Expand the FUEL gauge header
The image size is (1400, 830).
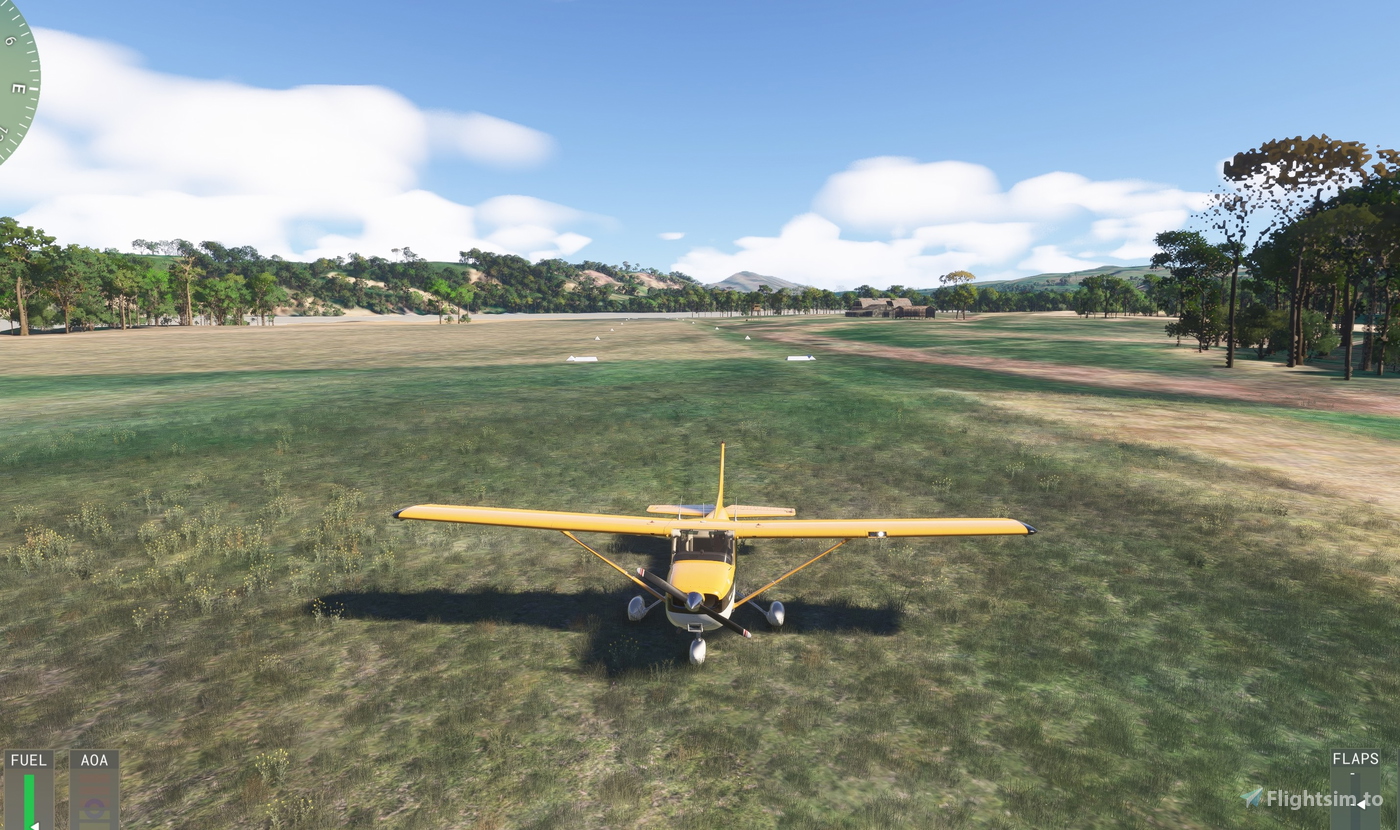[x=29, y=759]
